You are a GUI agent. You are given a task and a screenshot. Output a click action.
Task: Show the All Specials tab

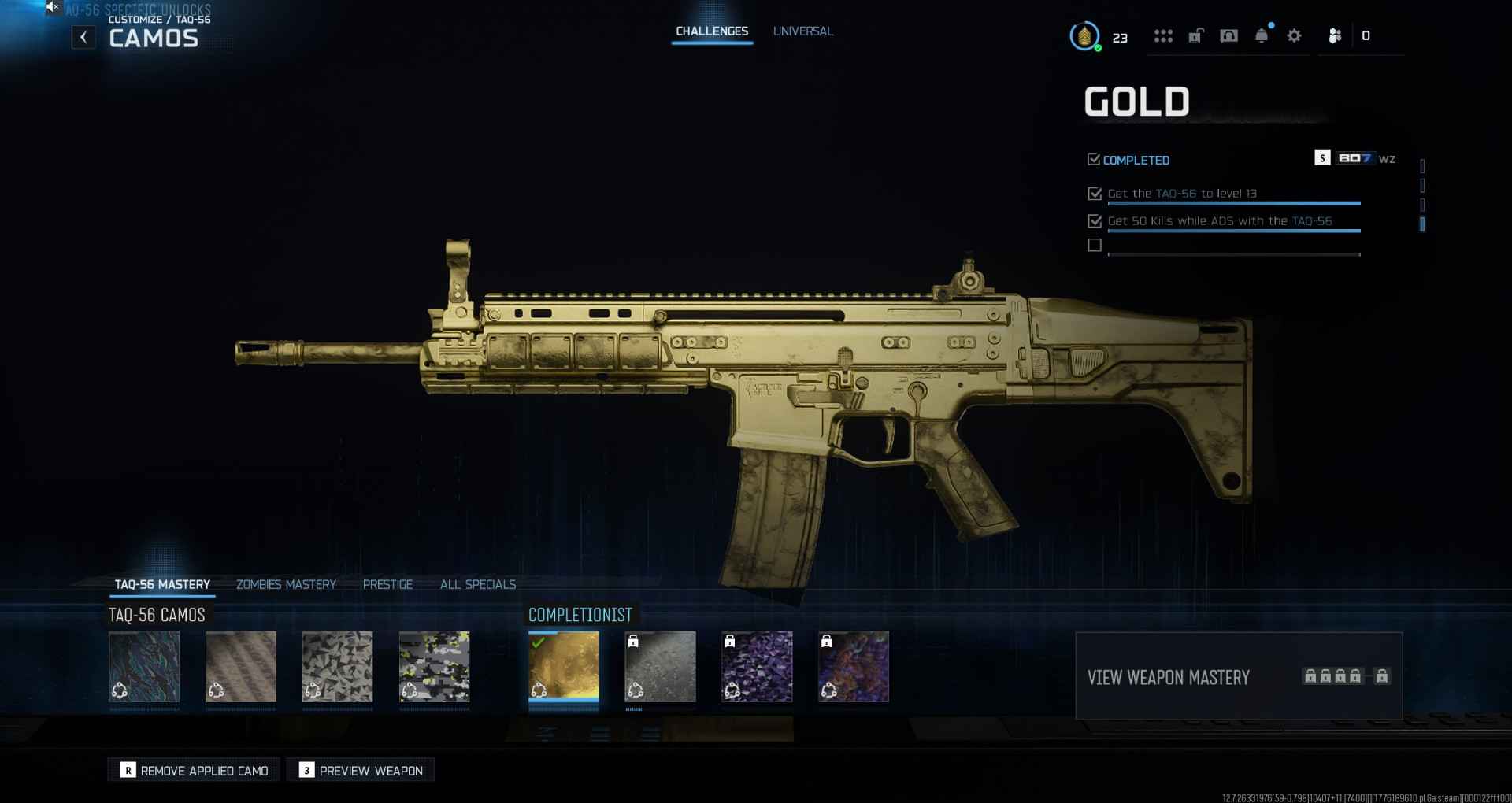coord(478,584)
